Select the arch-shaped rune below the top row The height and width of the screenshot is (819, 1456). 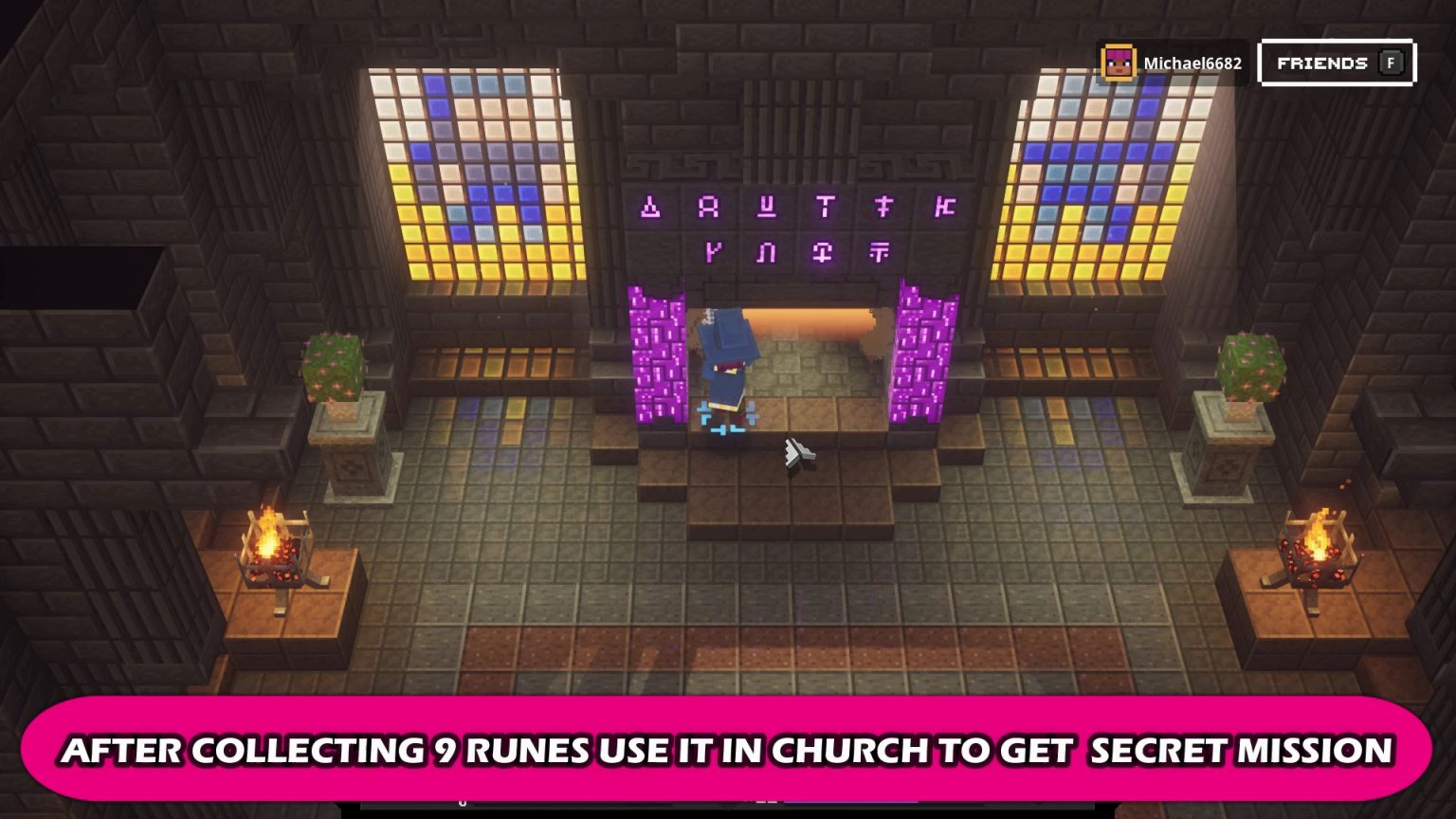pyautogui.click(x=768, y=250)
